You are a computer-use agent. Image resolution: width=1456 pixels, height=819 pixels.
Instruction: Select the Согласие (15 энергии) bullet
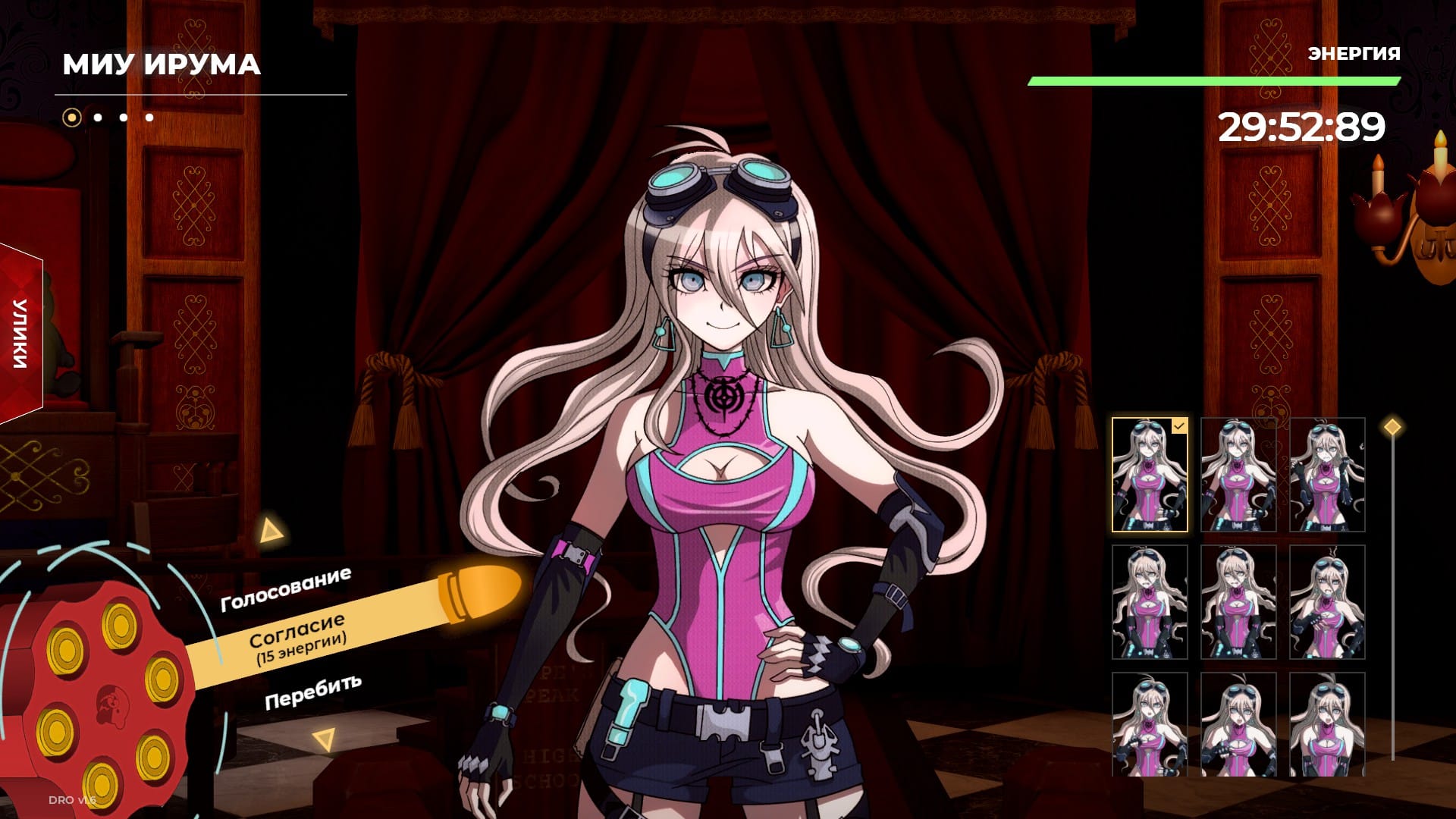pyautogui.click(x=297, y=637)
